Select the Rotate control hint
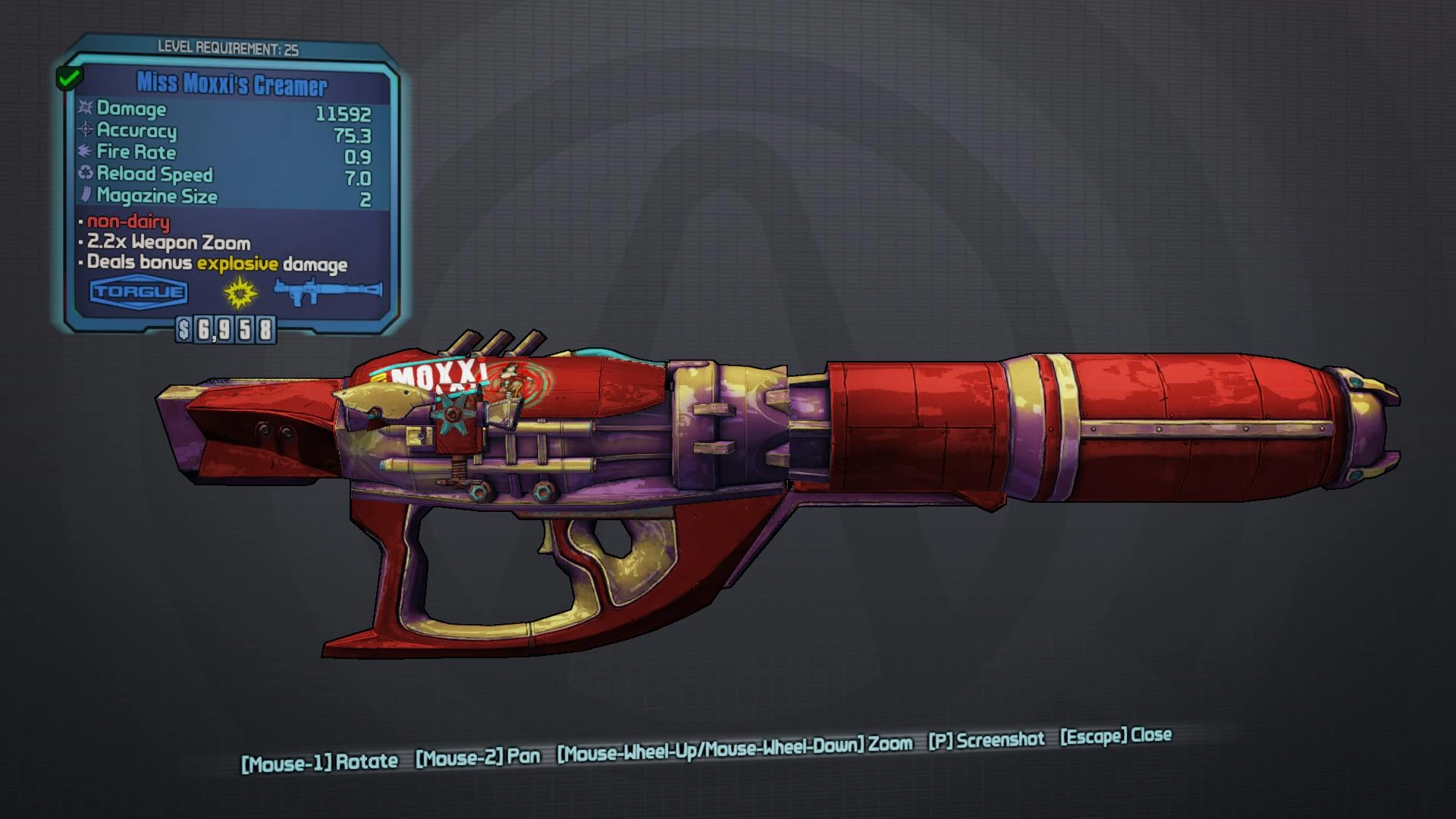This screenshot has width=1456, height=819. coord(320,761)
